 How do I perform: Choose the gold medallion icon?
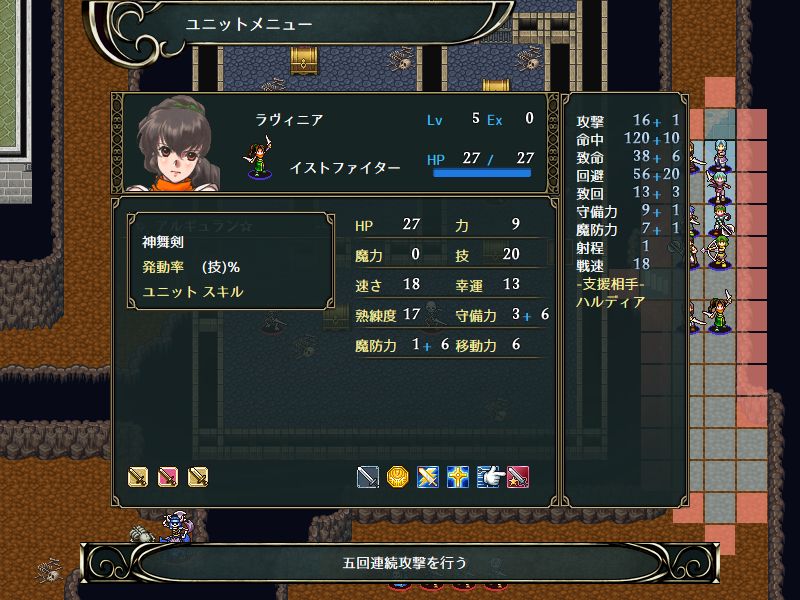(x=398, y=477)
